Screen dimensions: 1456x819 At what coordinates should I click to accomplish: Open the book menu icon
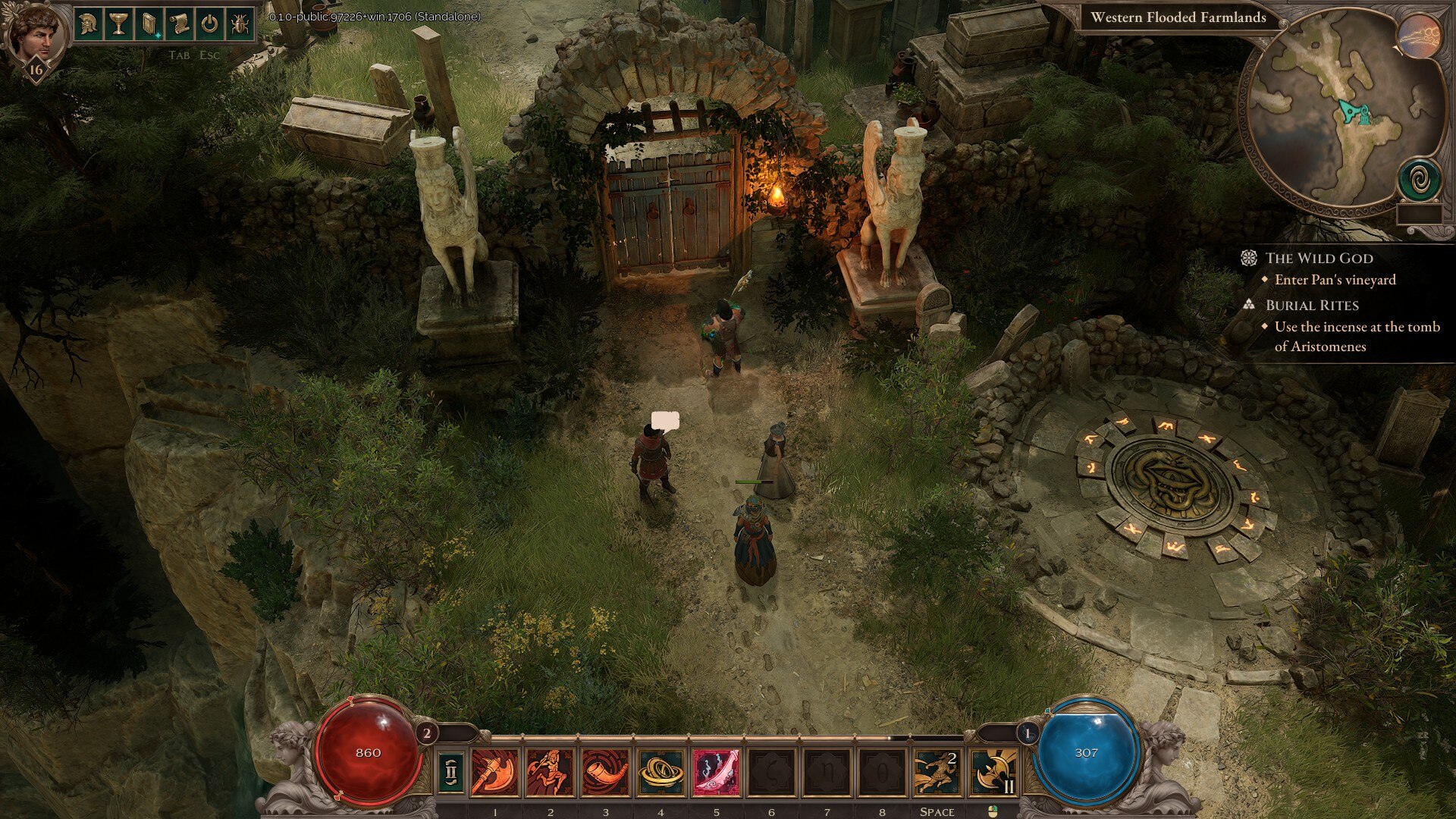click(x=149, y=24)
